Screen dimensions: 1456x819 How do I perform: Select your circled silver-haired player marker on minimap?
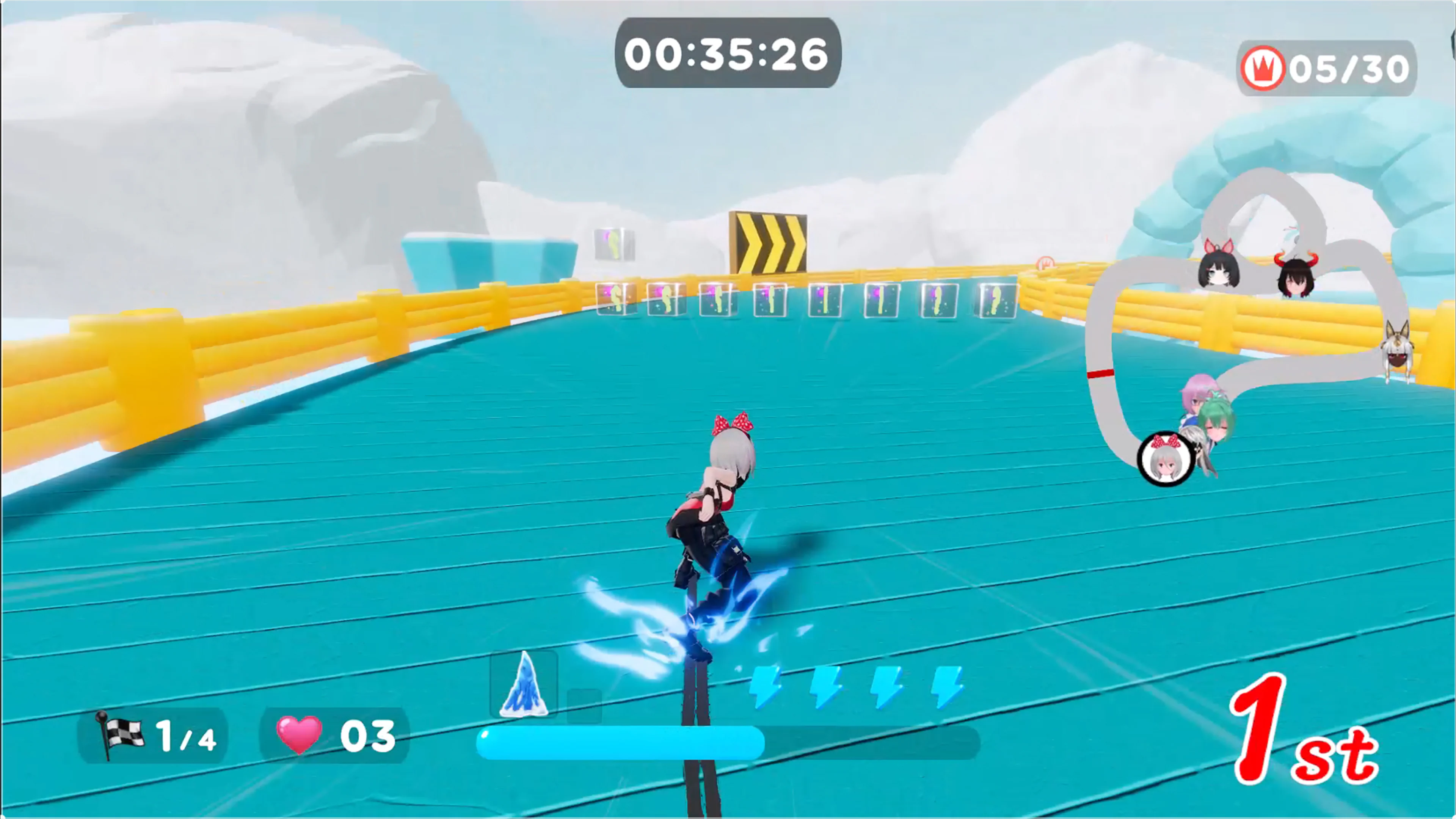pyautogui.click(x=1166, y=459)
